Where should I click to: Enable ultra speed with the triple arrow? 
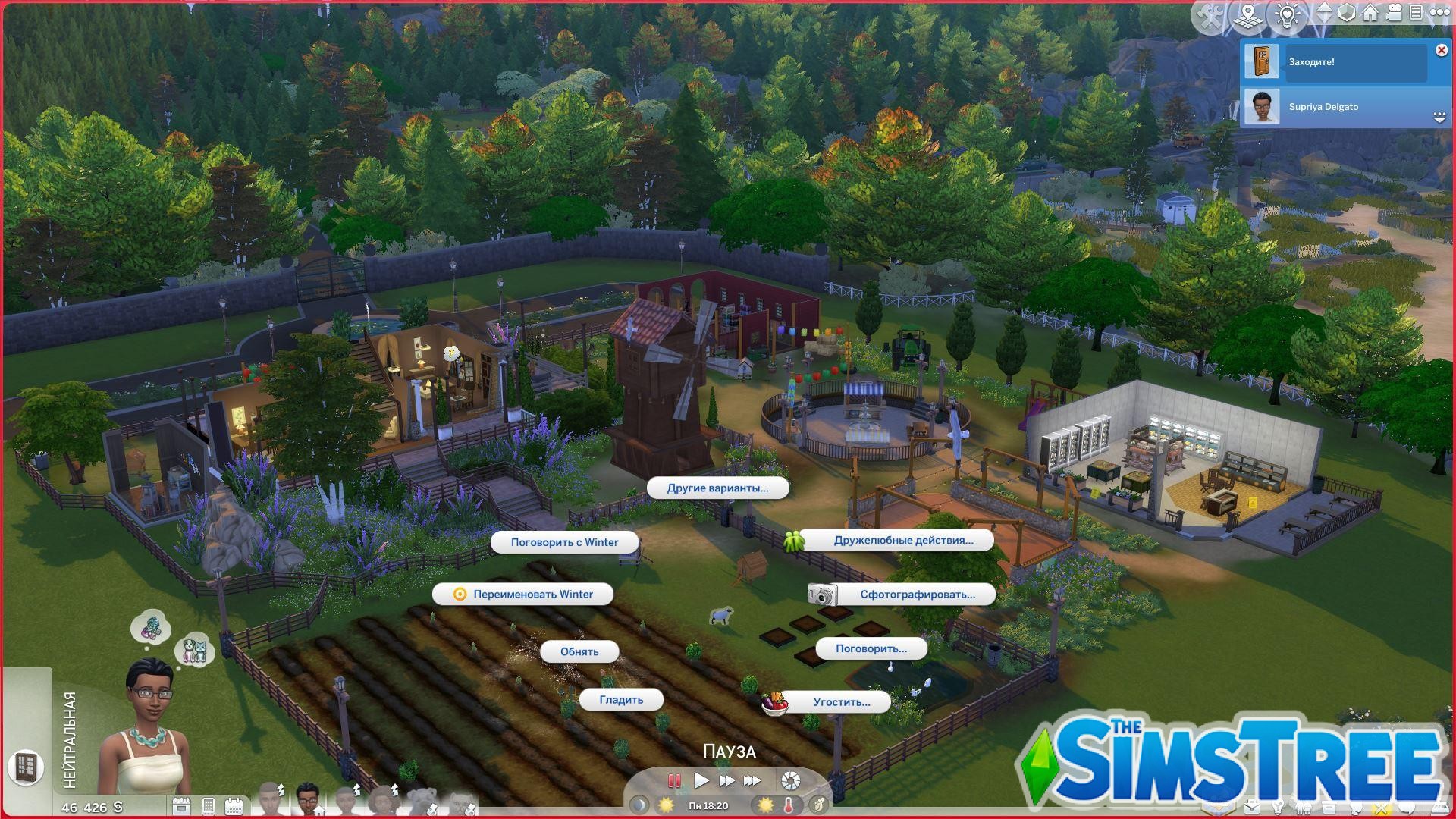(x=753, y=781)
